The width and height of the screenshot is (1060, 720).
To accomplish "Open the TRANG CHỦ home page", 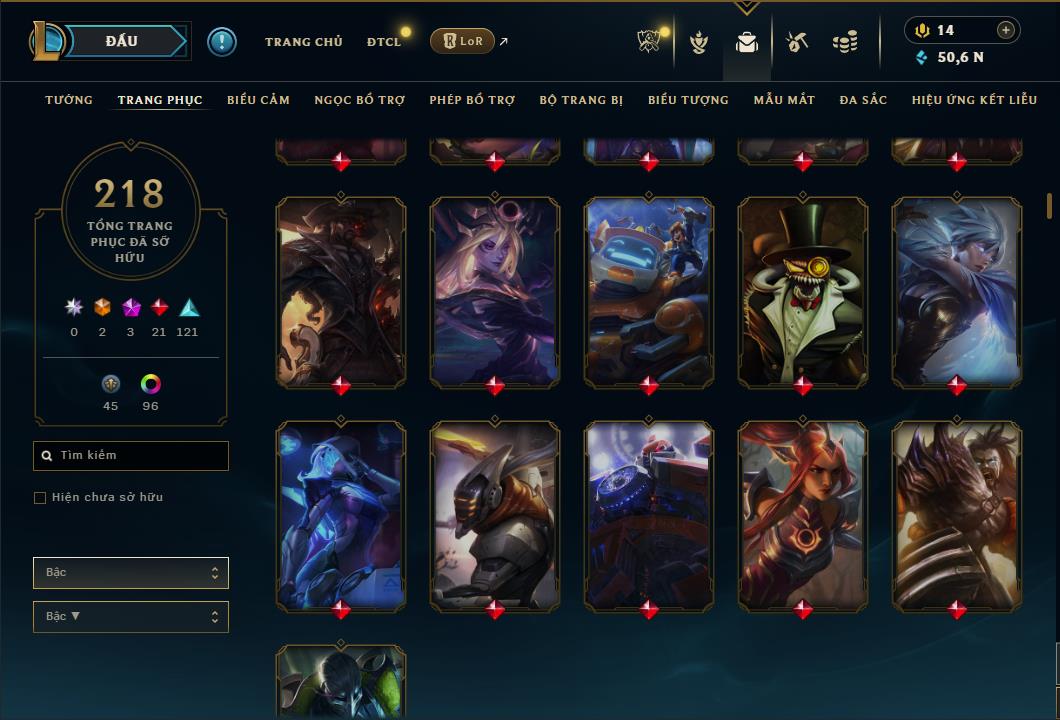I will 303,42.
